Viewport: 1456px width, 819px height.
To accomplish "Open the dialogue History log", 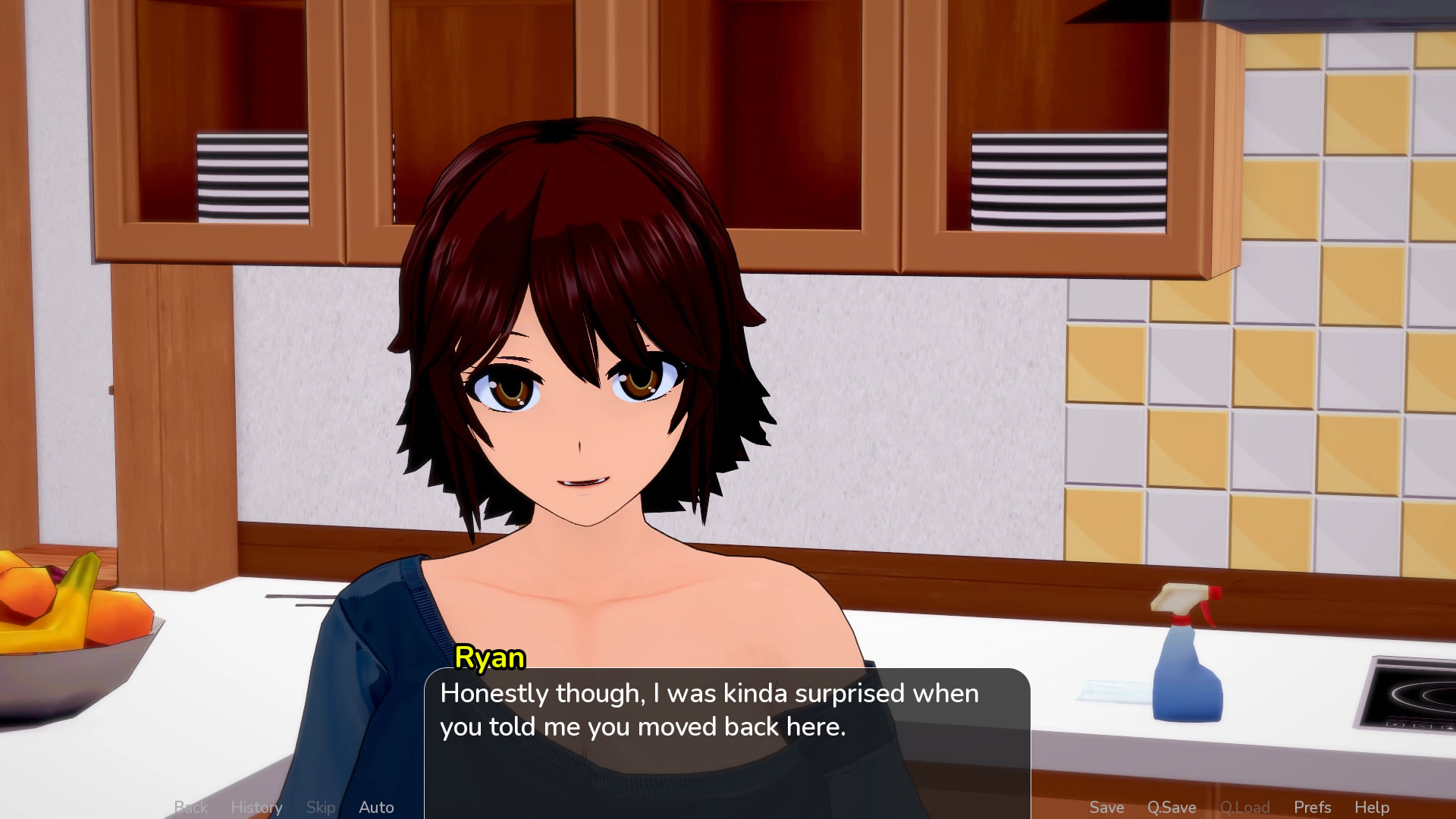I will tap(256, 807).
